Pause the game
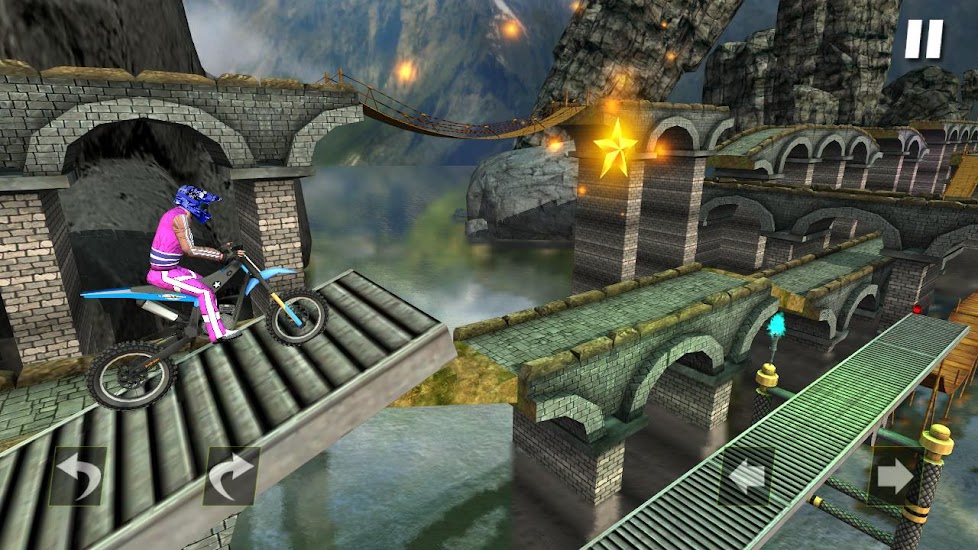This screenshot has width=978, height=550. [x=923, y=39]
